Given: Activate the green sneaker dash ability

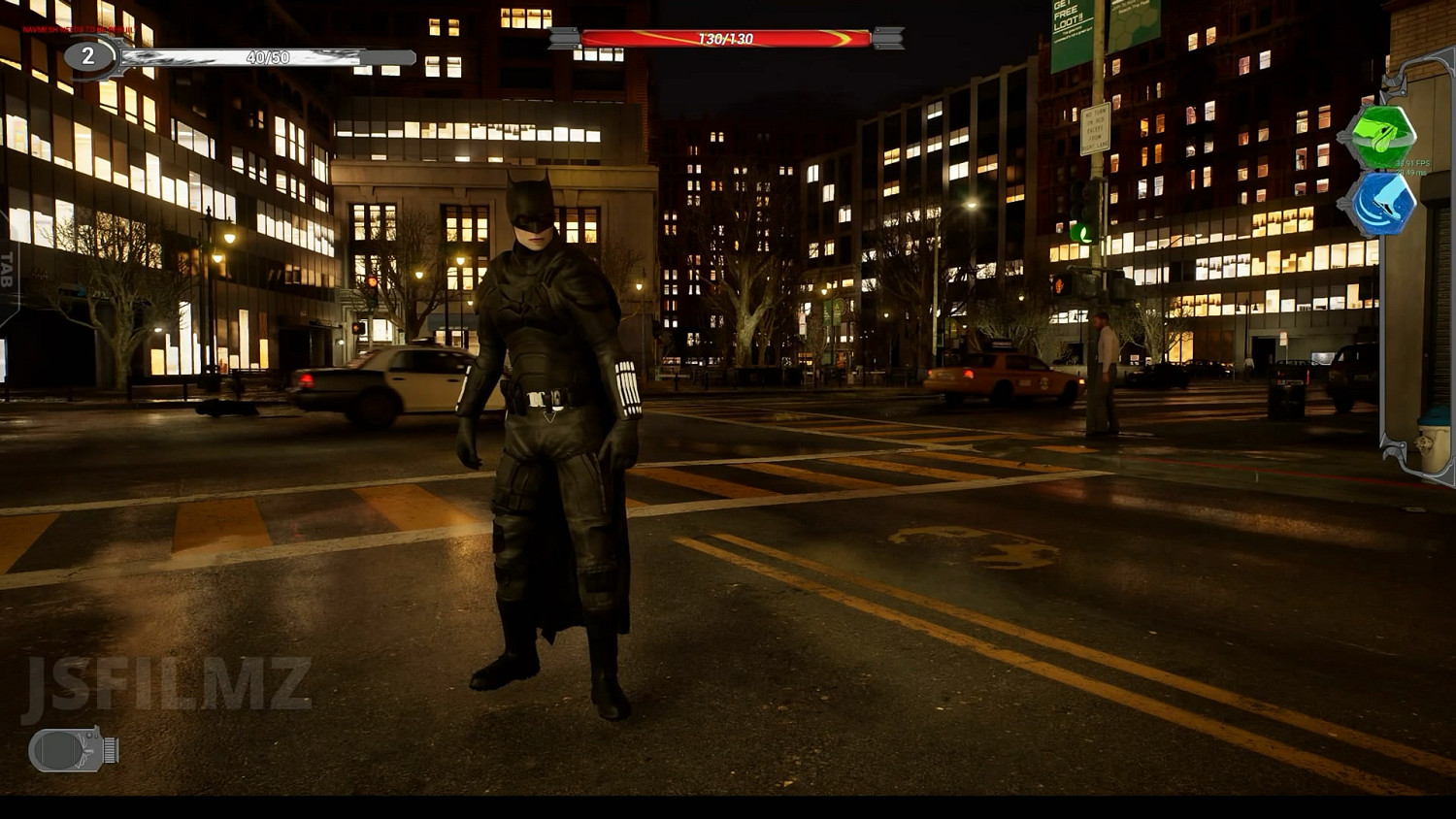Looking at the screenshot, I should (1379, 136).
